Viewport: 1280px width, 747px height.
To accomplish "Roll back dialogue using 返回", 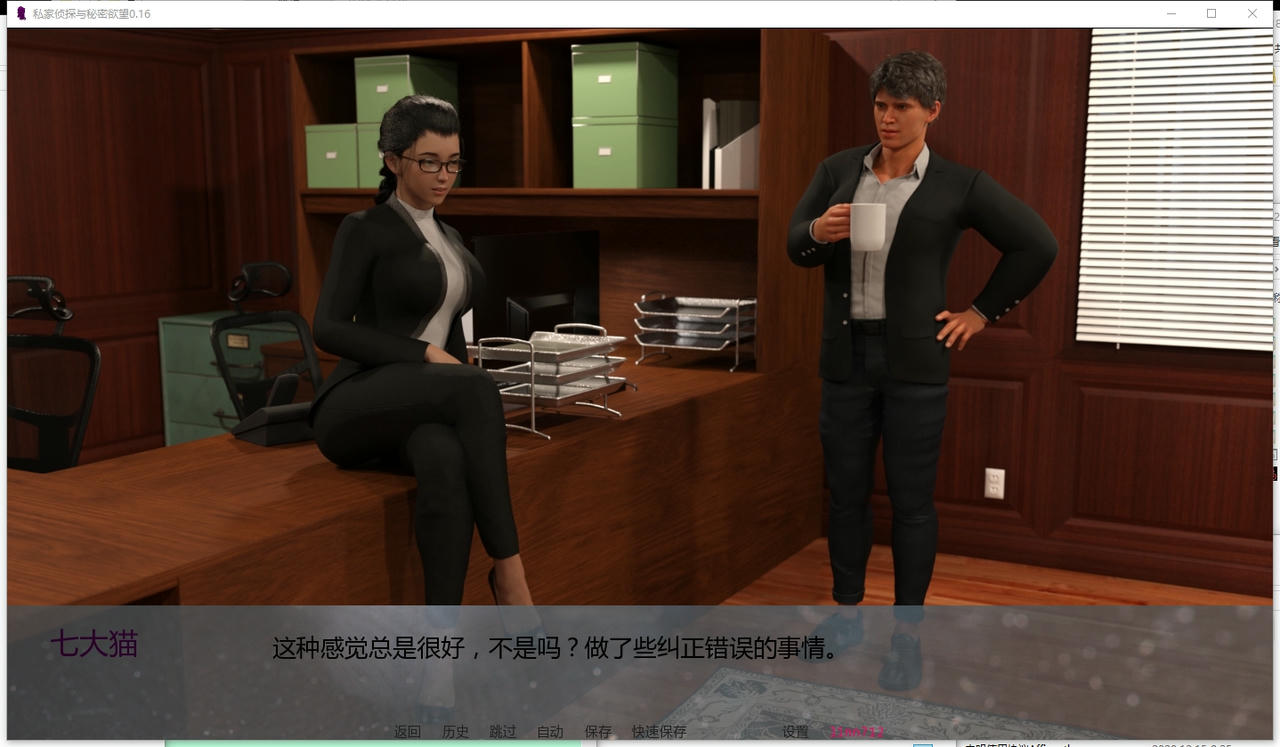I will pos(406,731).
